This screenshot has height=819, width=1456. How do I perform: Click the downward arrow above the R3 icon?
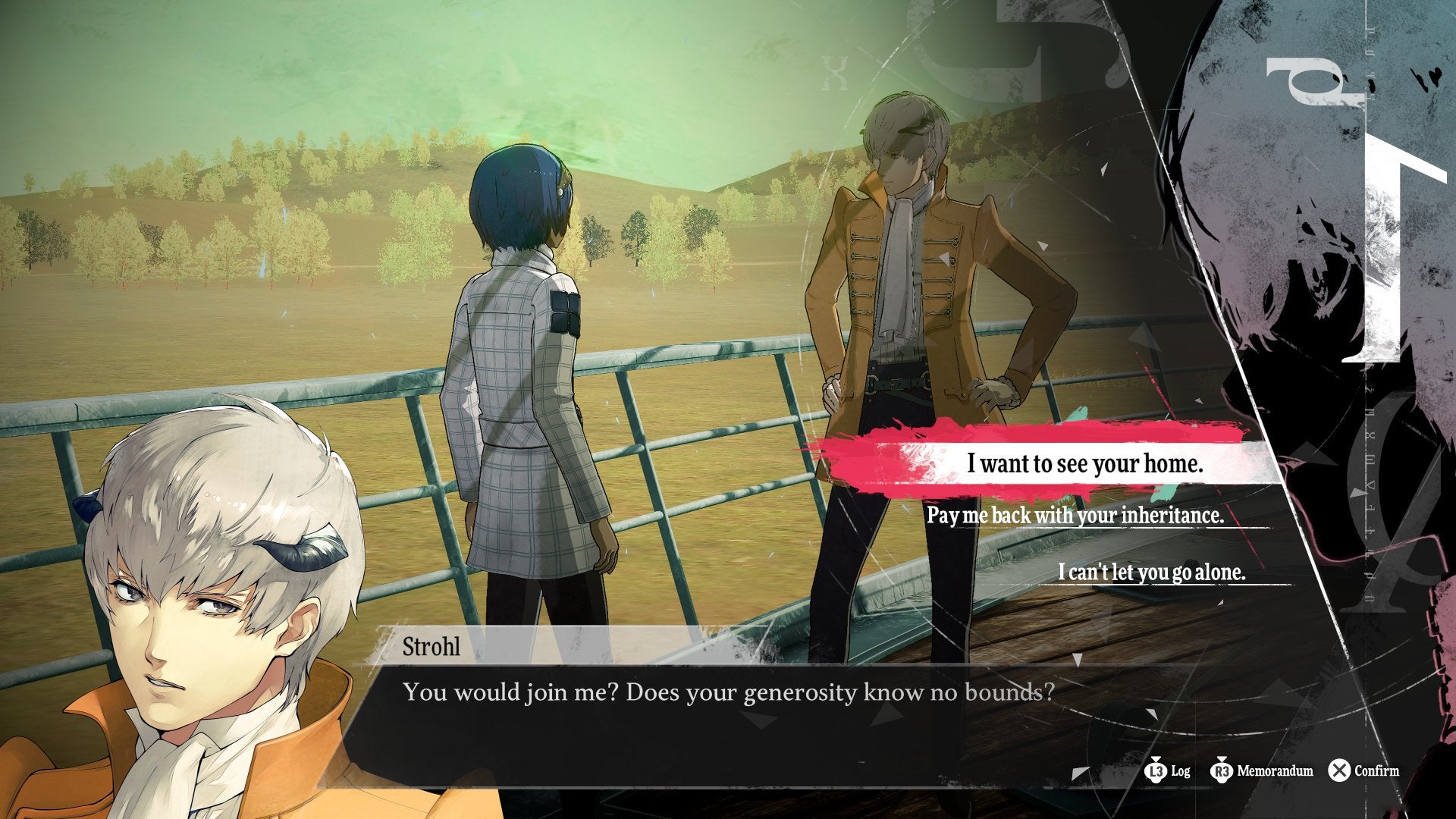click(1223, 760)
